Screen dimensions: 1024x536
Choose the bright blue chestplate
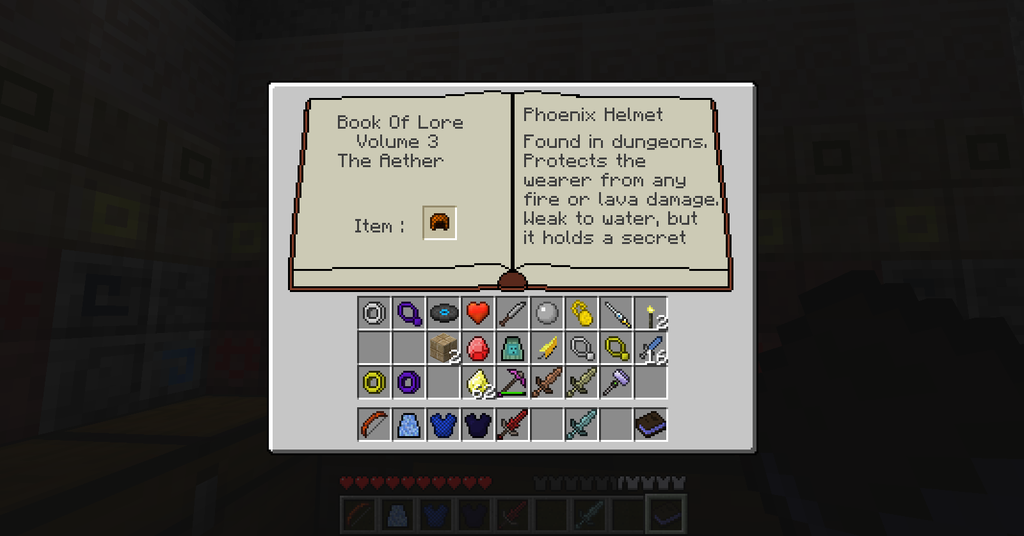coord(444,424)
